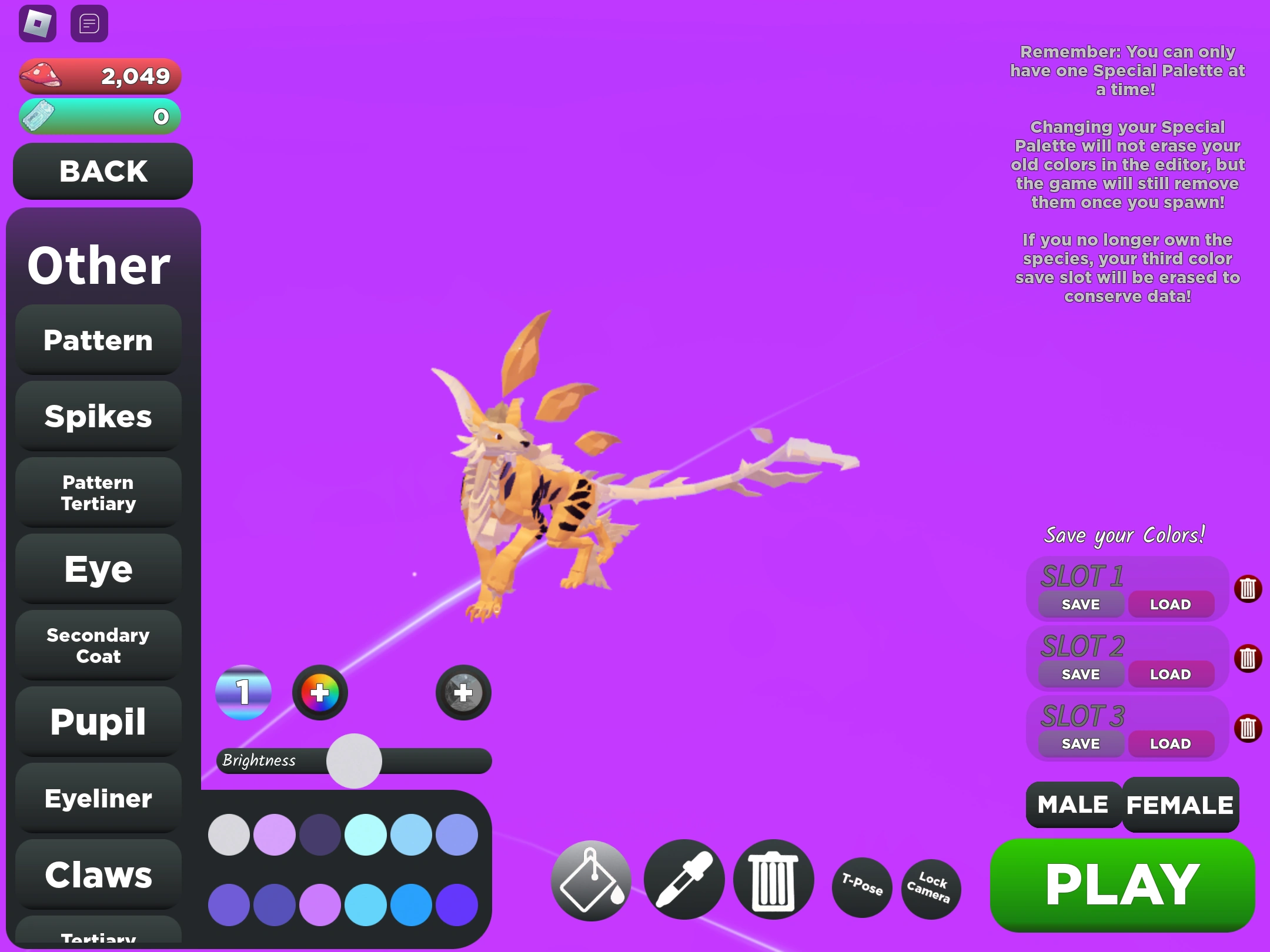Adjust the Brightness slider handle
1270x952 pixels.
pyautogui.click(x=353, y=760)
